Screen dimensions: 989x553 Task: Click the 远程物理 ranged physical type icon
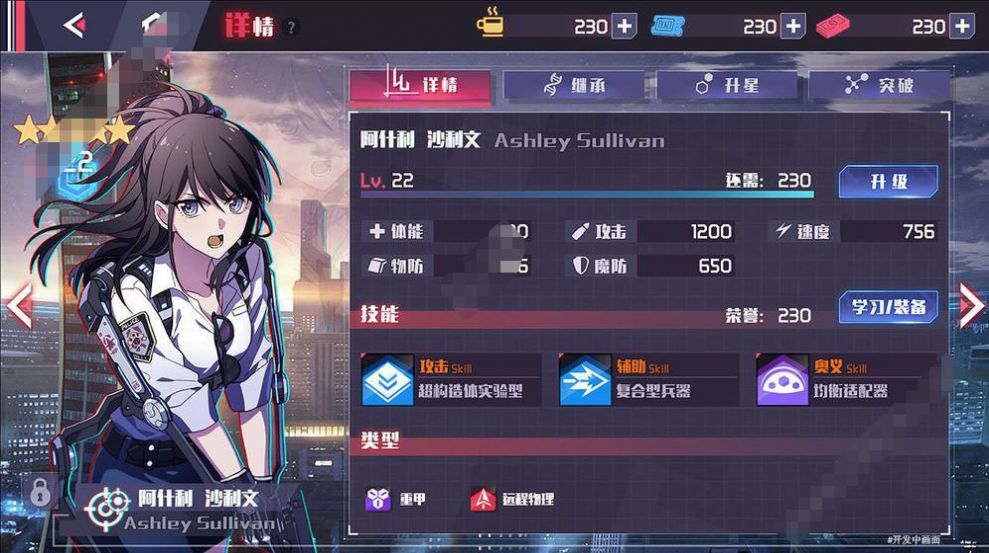[484, 499]
